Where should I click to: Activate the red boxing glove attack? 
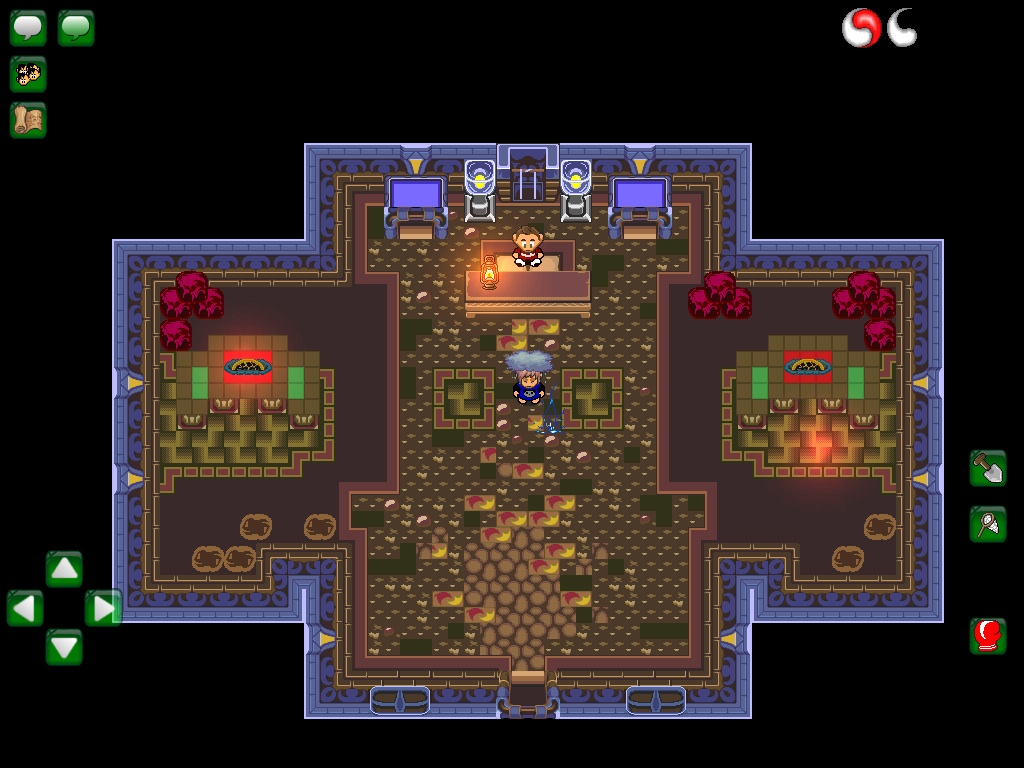coord(988,636)
